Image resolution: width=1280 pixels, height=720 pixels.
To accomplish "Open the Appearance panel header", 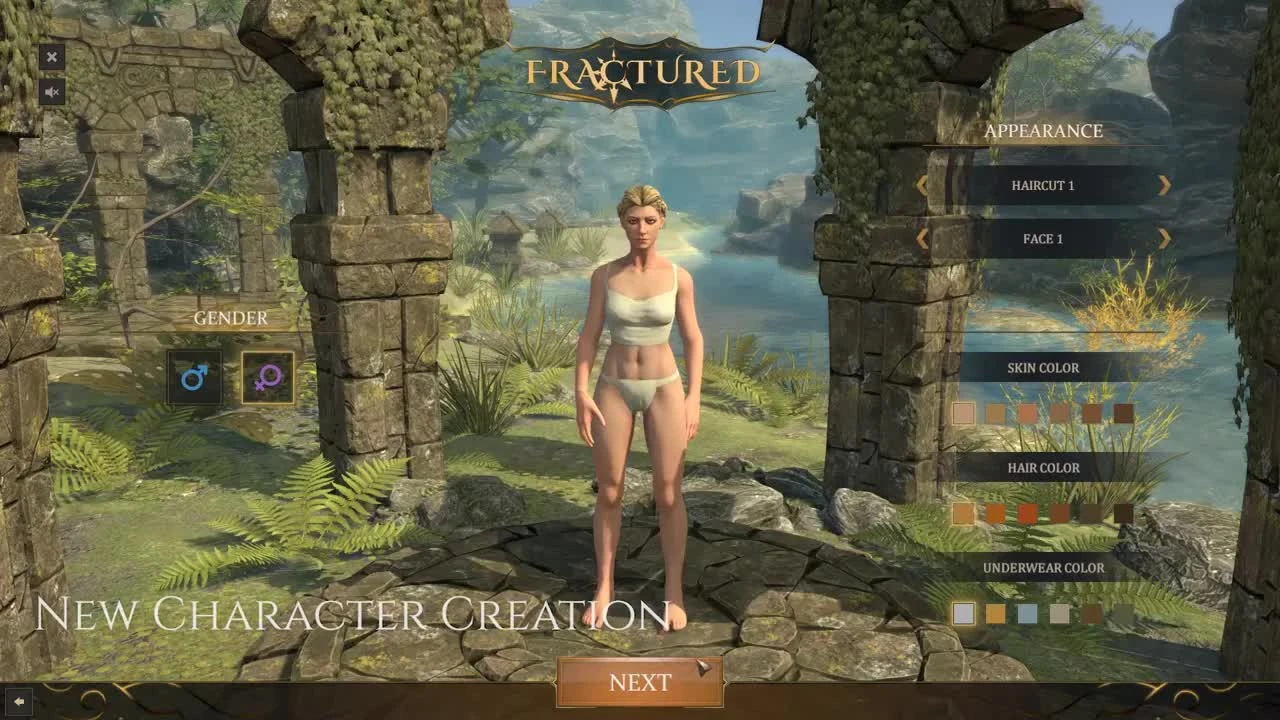I will [x=1044, y=131].
